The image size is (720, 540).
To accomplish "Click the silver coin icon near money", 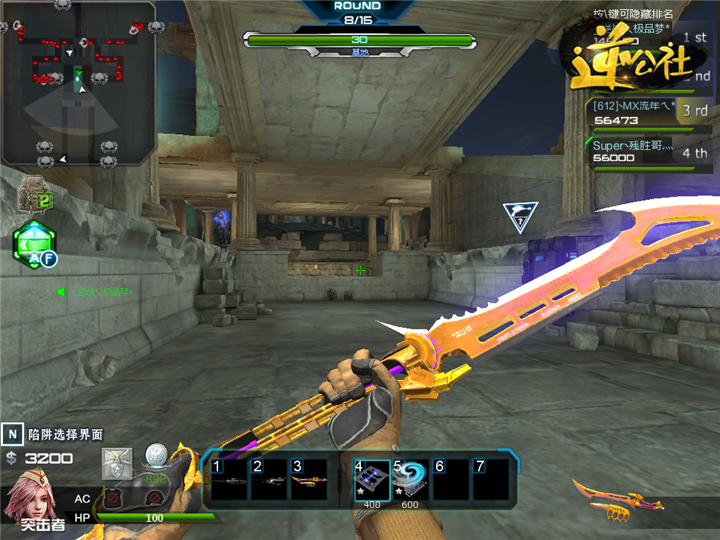I will 155,456.
